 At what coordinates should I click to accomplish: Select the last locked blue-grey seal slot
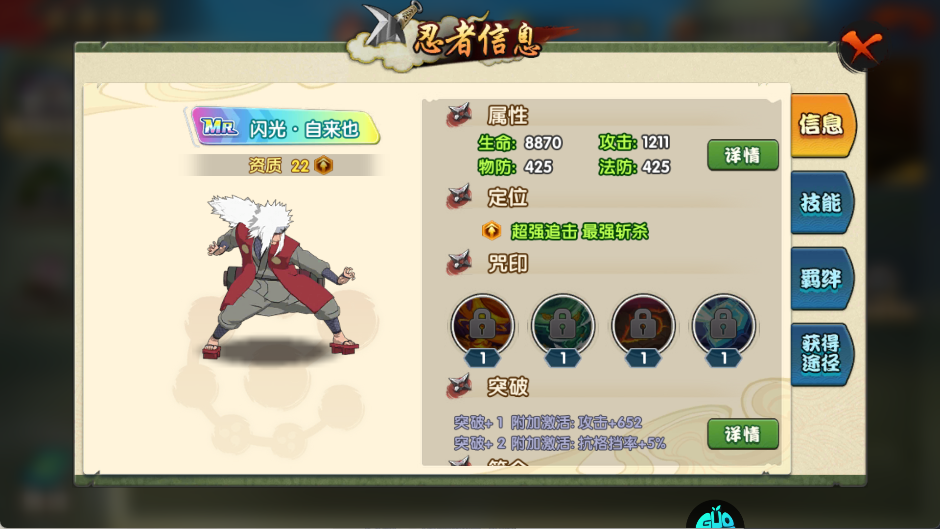723,324
